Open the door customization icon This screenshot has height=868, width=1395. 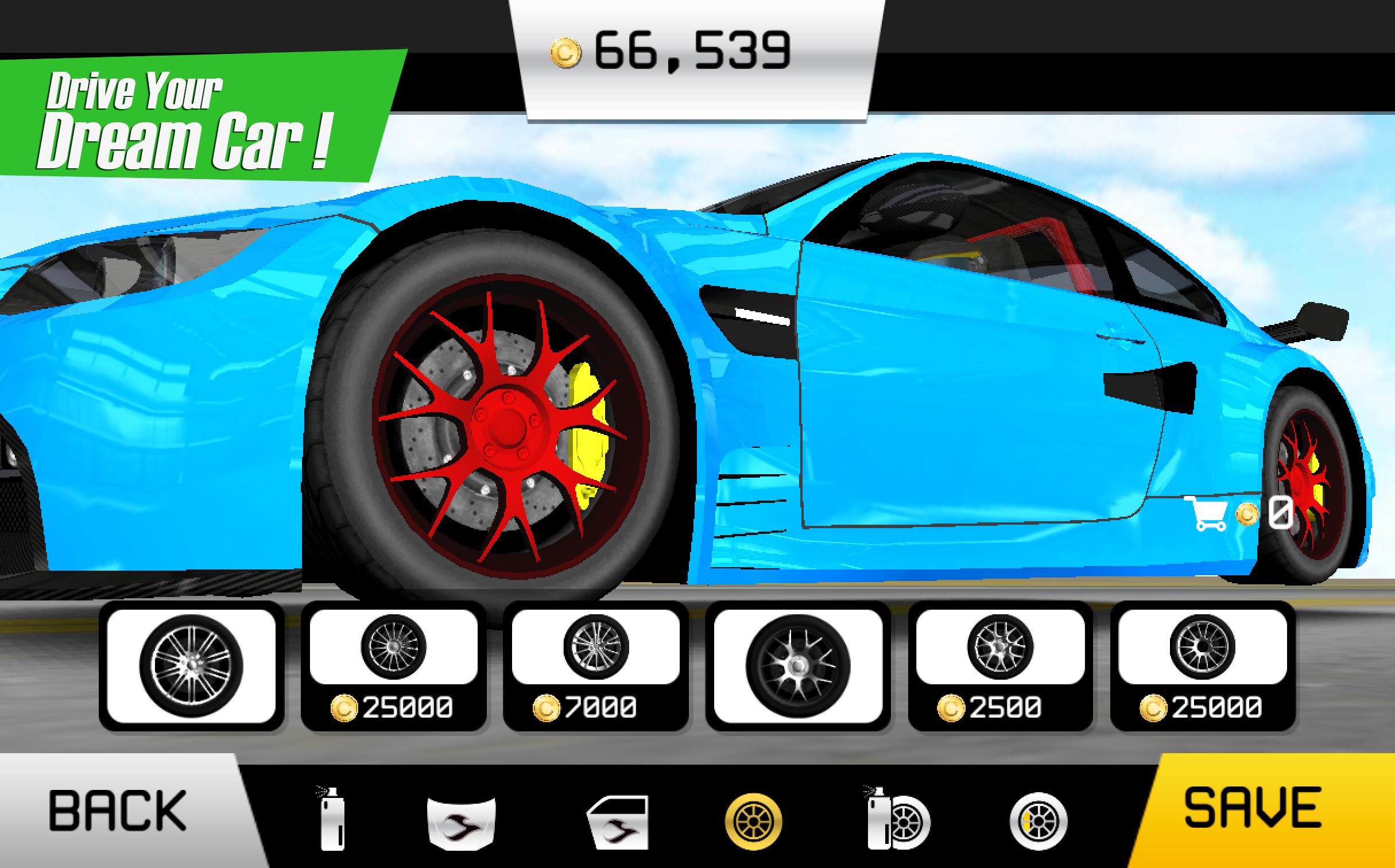(x=618, y=824)
